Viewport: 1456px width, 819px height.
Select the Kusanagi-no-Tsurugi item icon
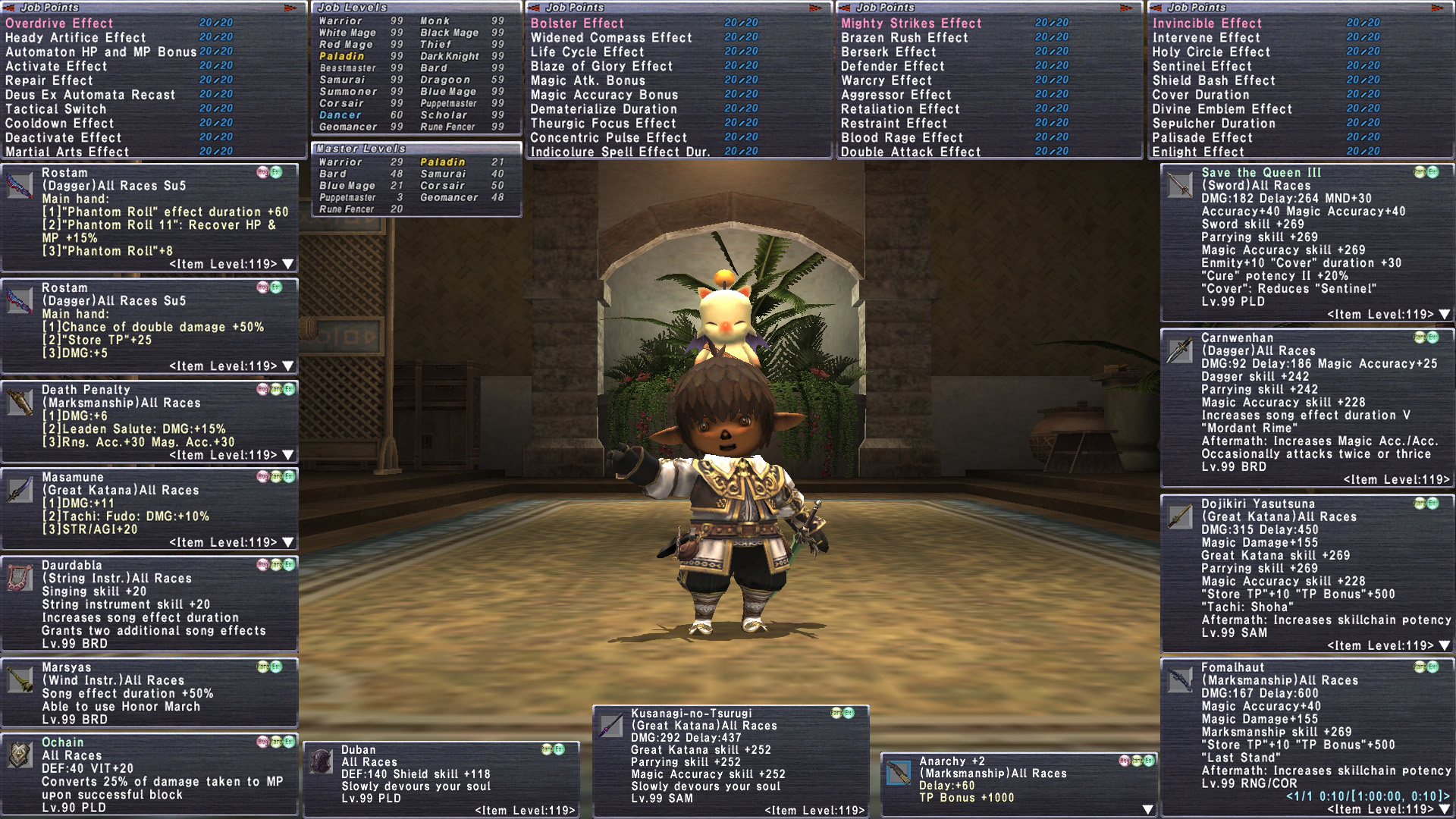(x=611, y=726)
